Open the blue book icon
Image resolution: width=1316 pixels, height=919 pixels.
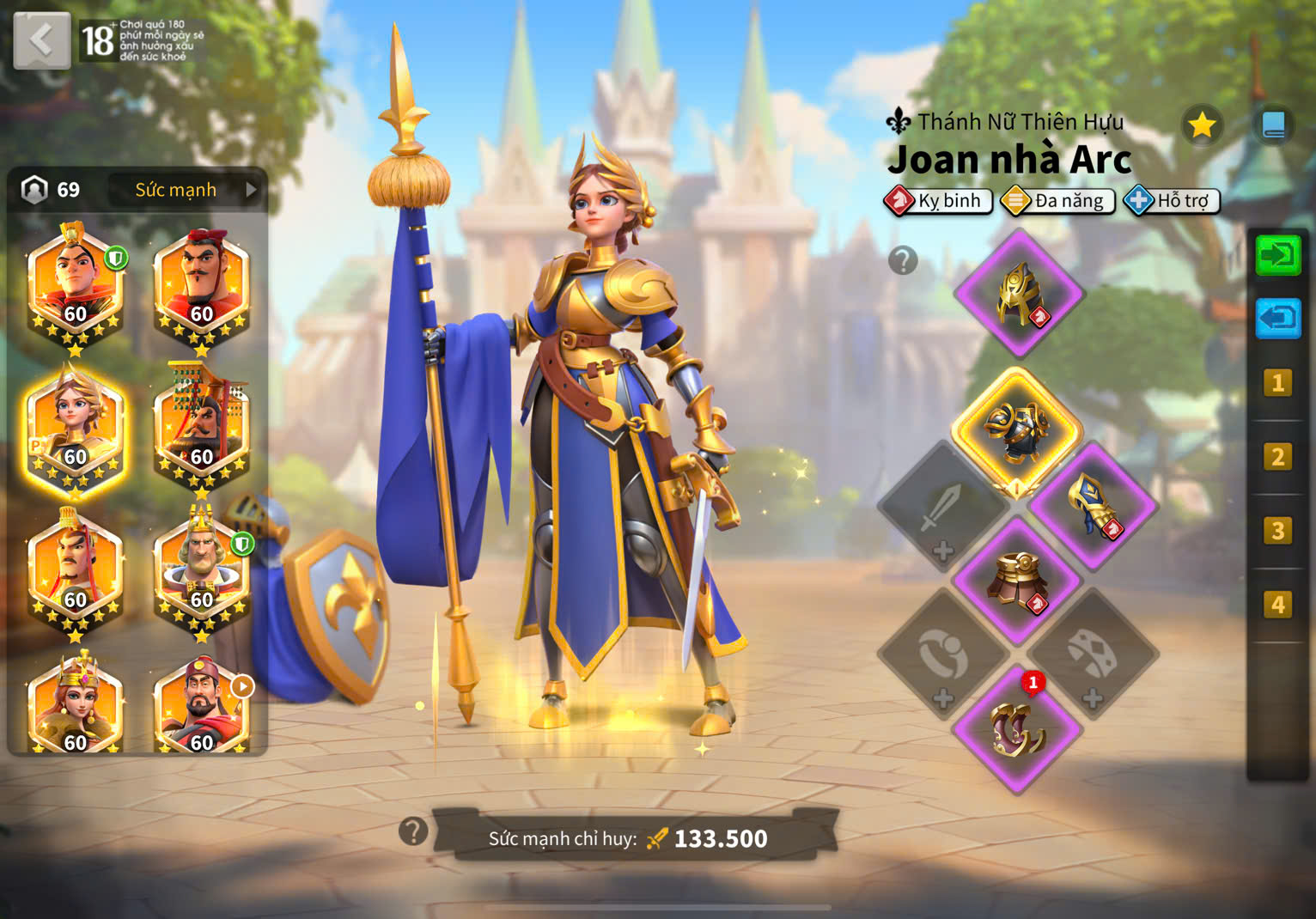1273,126
